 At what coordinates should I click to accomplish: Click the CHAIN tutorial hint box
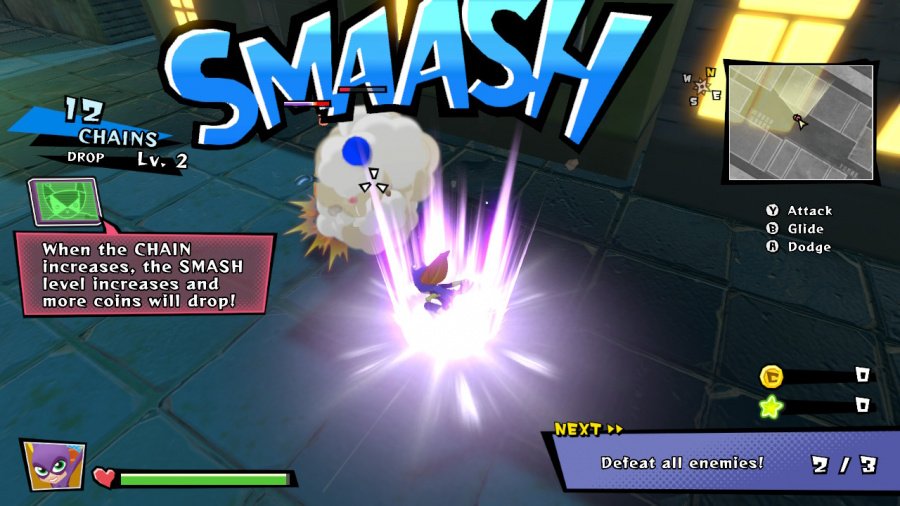(145, 273)
